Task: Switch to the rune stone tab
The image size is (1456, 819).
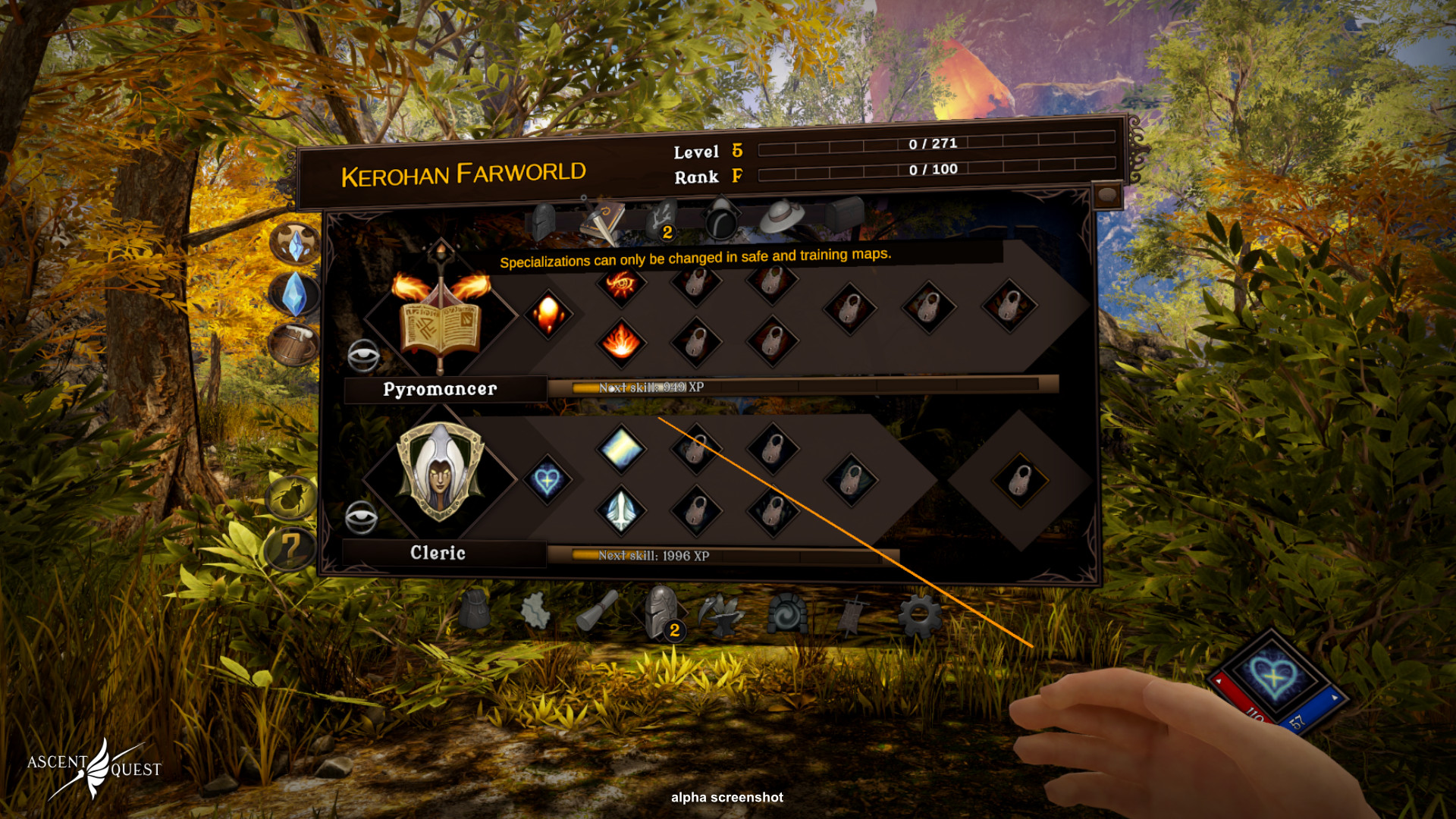Action: coord(661,220)
